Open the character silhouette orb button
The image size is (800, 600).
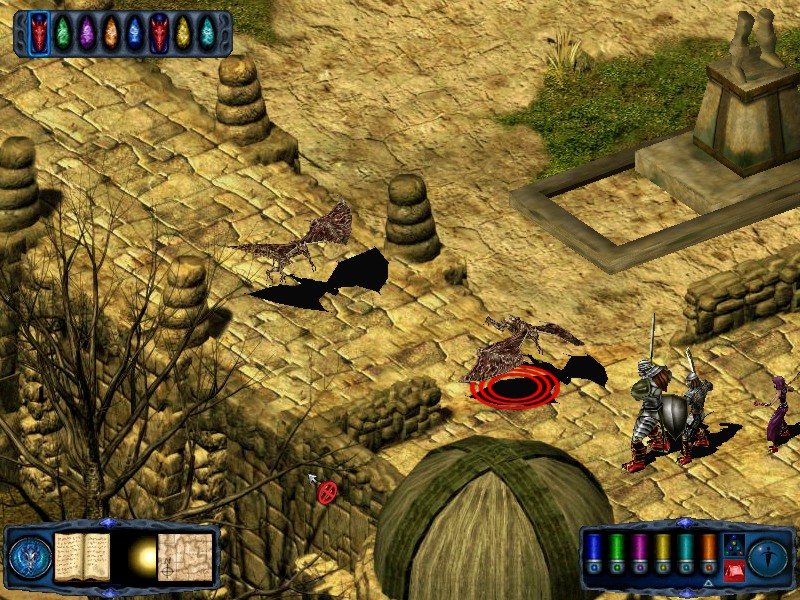point(768,557)
